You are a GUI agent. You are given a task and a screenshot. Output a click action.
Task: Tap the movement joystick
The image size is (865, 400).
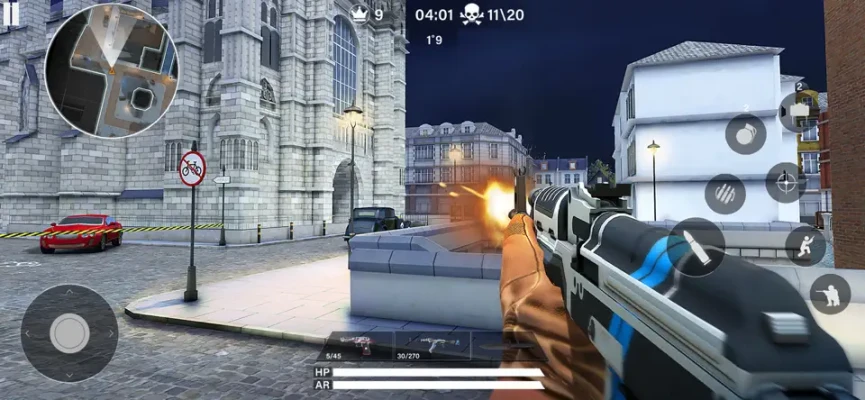[69, 333]
